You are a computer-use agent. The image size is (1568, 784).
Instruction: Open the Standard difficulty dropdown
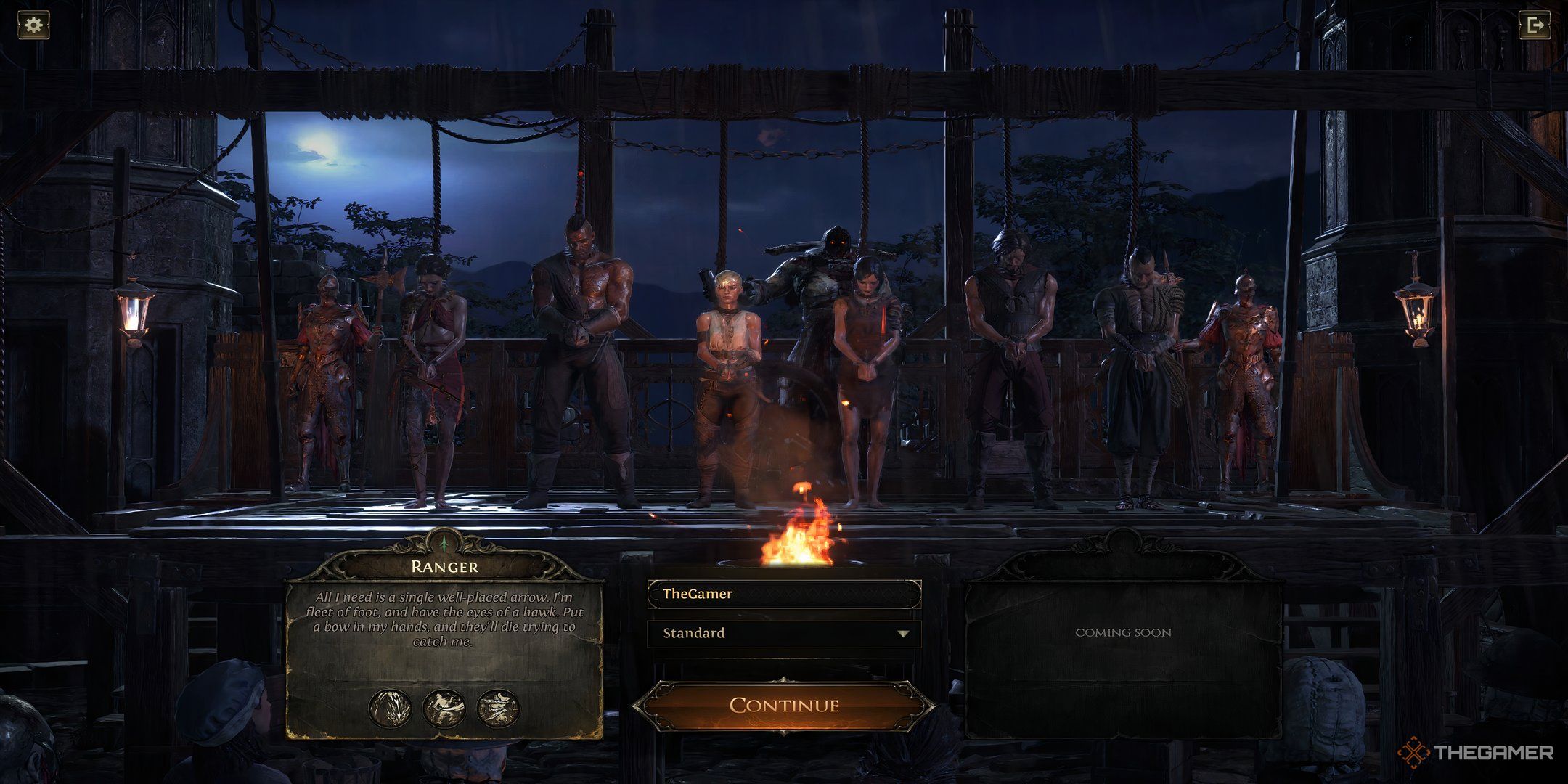[x=784, y=633]
